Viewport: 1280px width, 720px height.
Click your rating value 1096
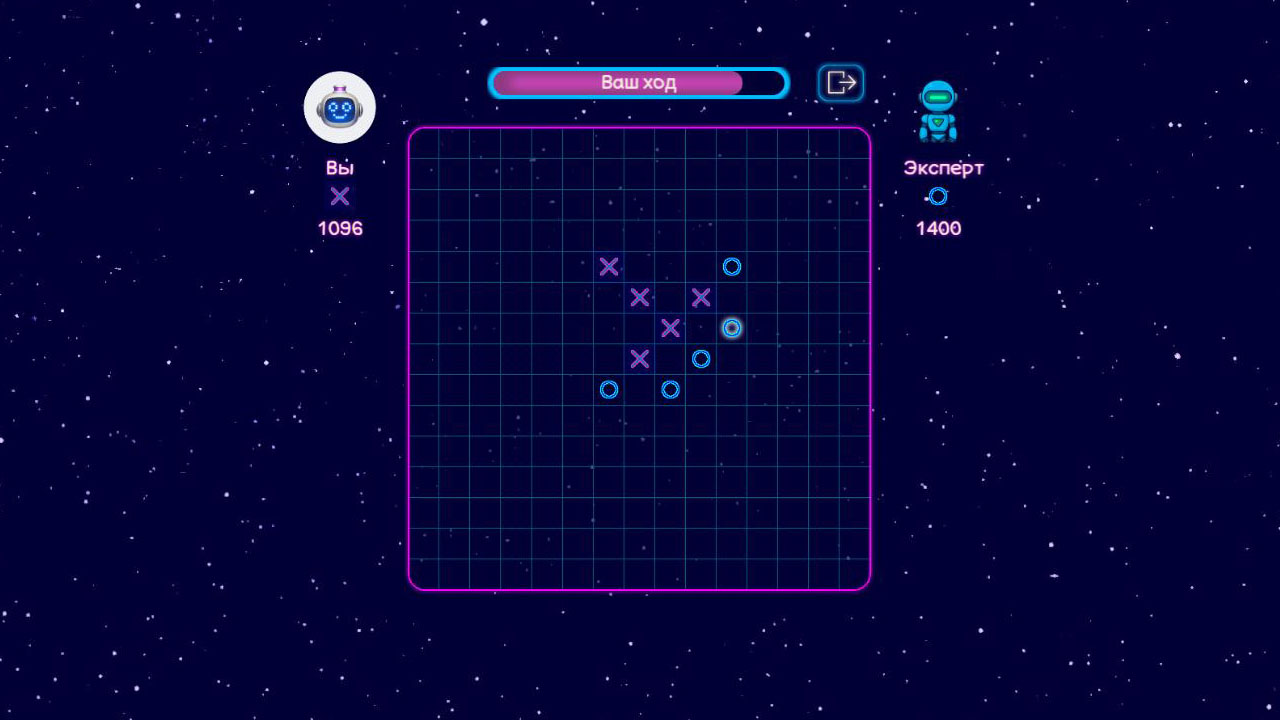[x=339, y=228]
